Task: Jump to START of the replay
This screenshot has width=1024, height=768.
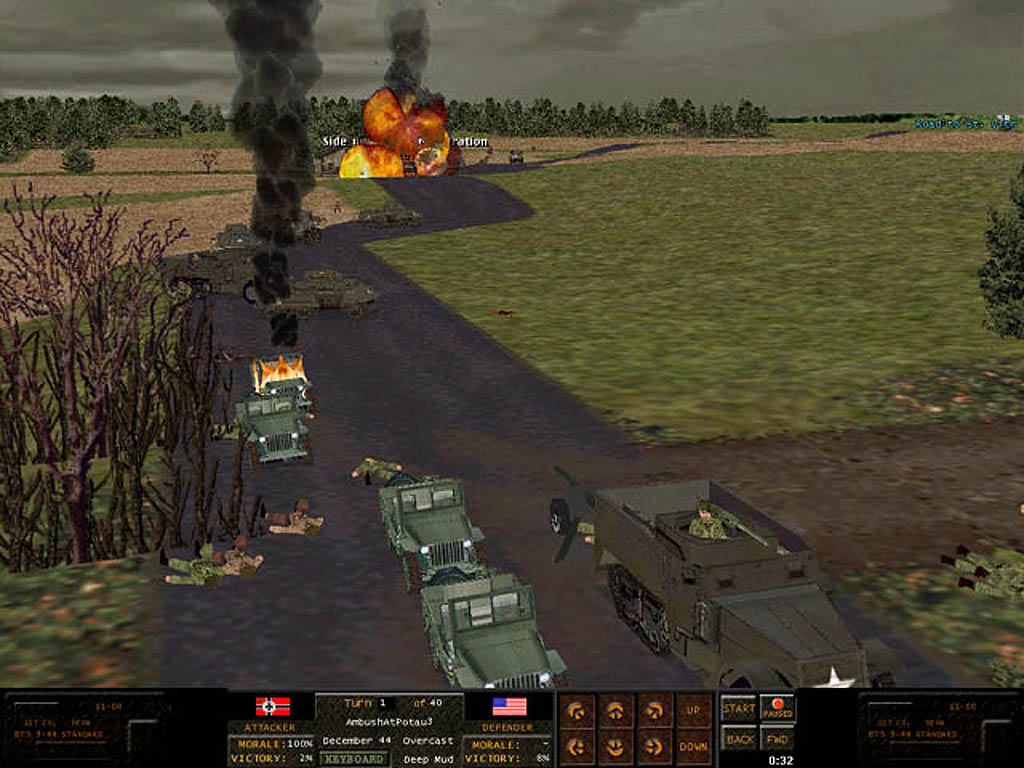Action: (739, 708)
